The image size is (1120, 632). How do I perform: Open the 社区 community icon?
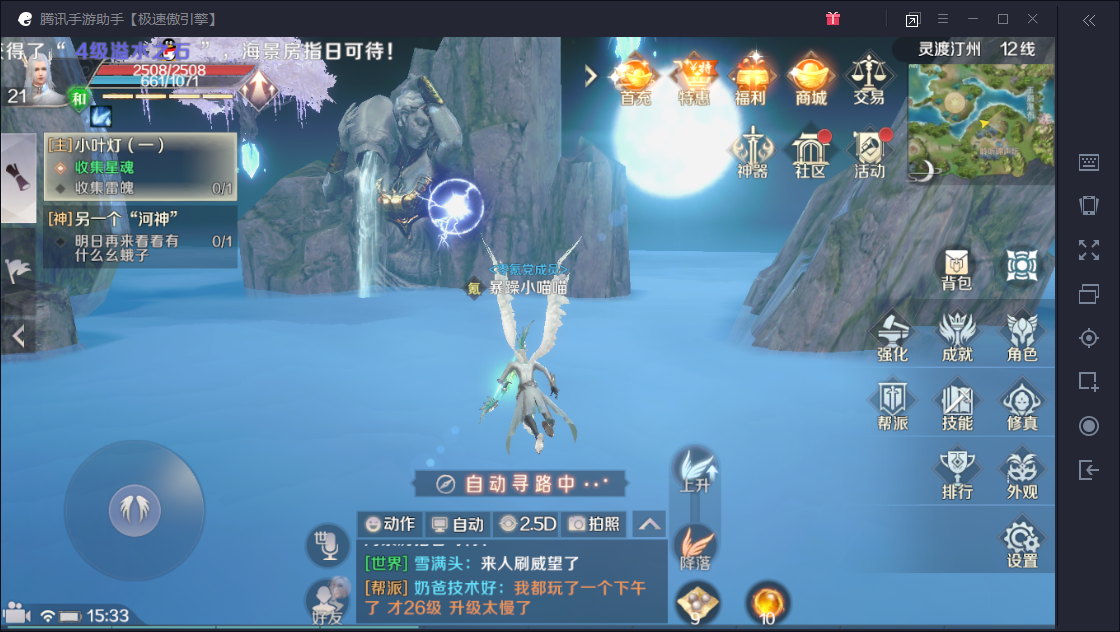coord(810,152)
